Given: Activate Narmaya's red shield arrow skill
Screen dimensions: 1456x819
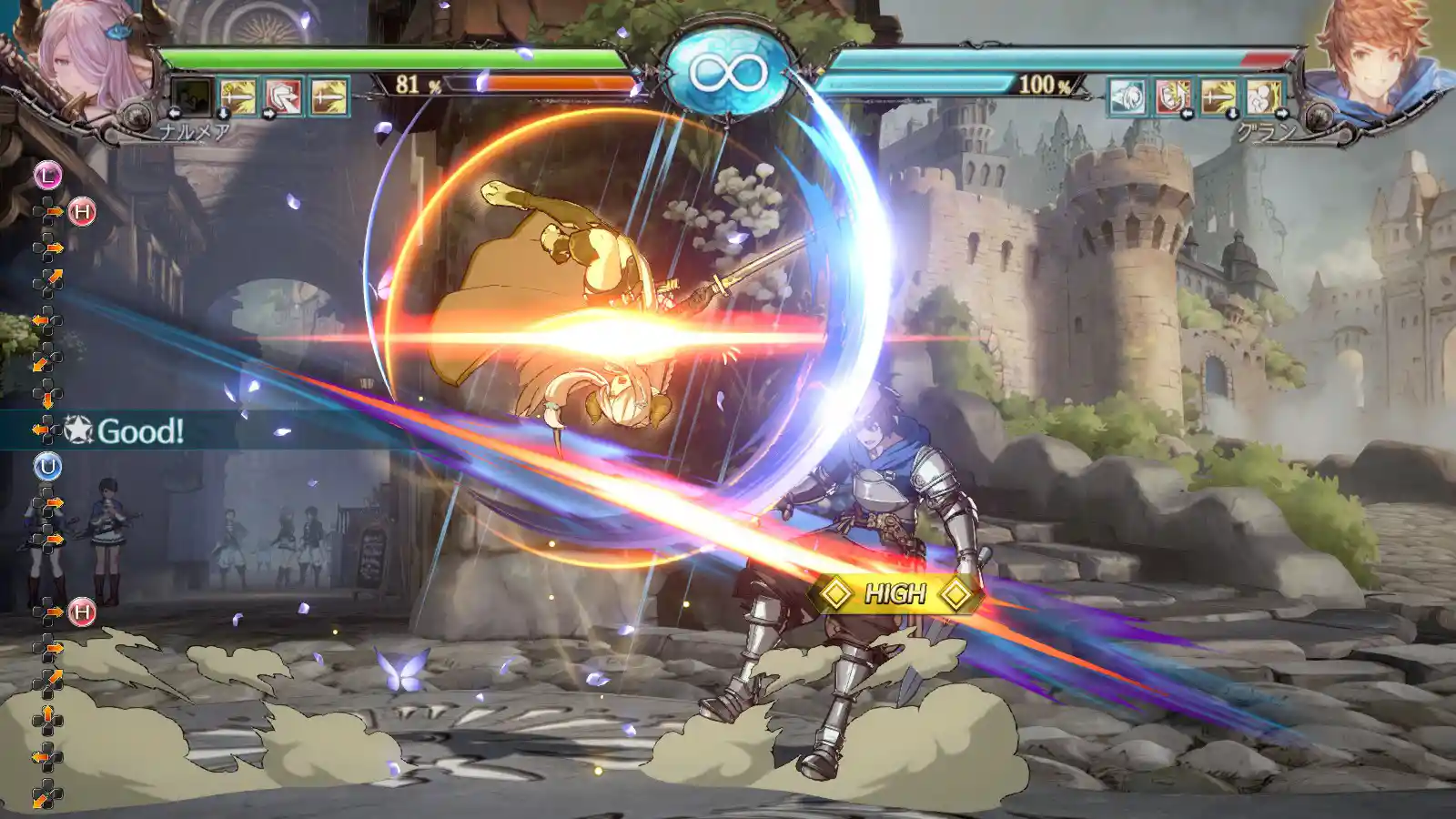Looking at the screenshot, I should click(x=283, y=96).
